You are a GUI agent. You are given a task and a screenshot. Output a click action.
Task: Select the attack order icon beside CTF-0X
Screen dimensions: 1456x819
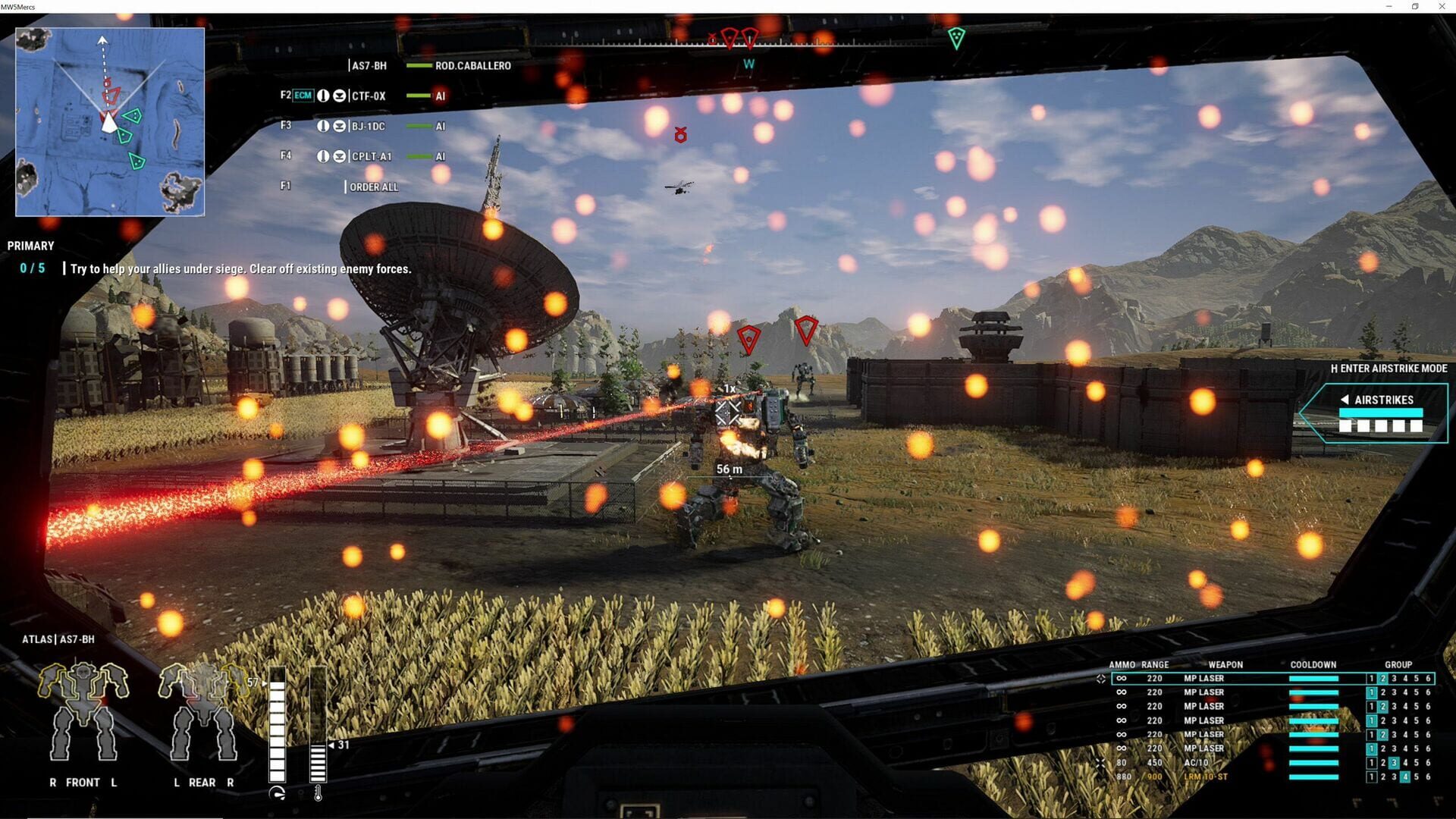[x=324, y=96]
